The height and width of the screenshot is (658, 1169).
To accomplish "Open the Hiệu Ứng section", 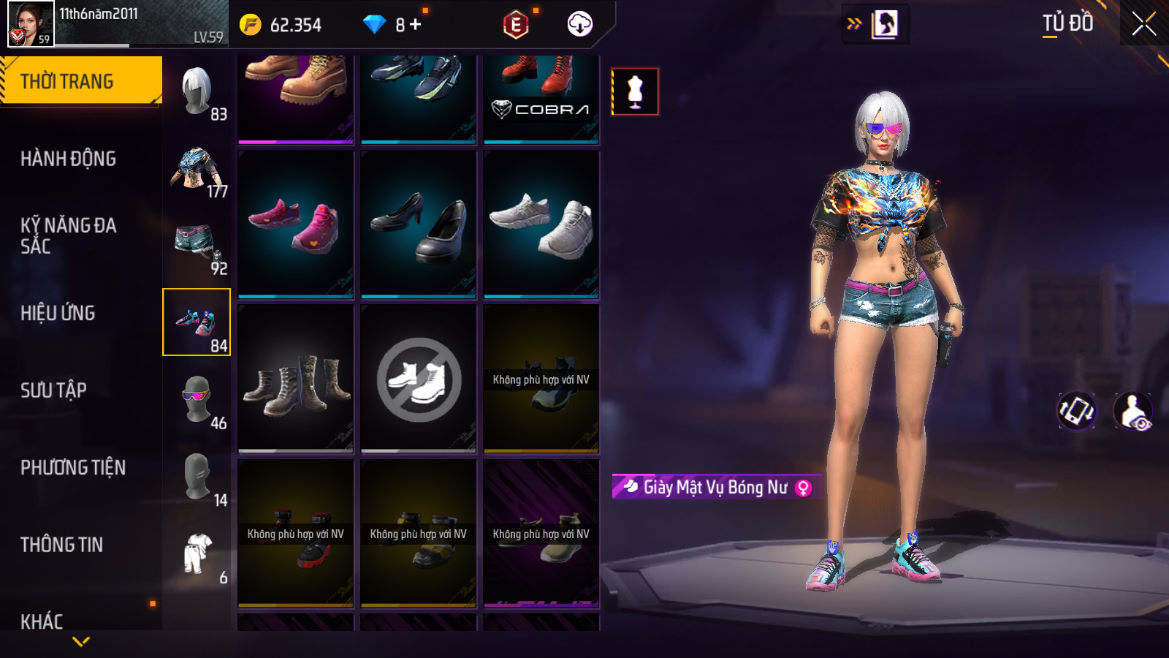I will [x=58, y=313].
